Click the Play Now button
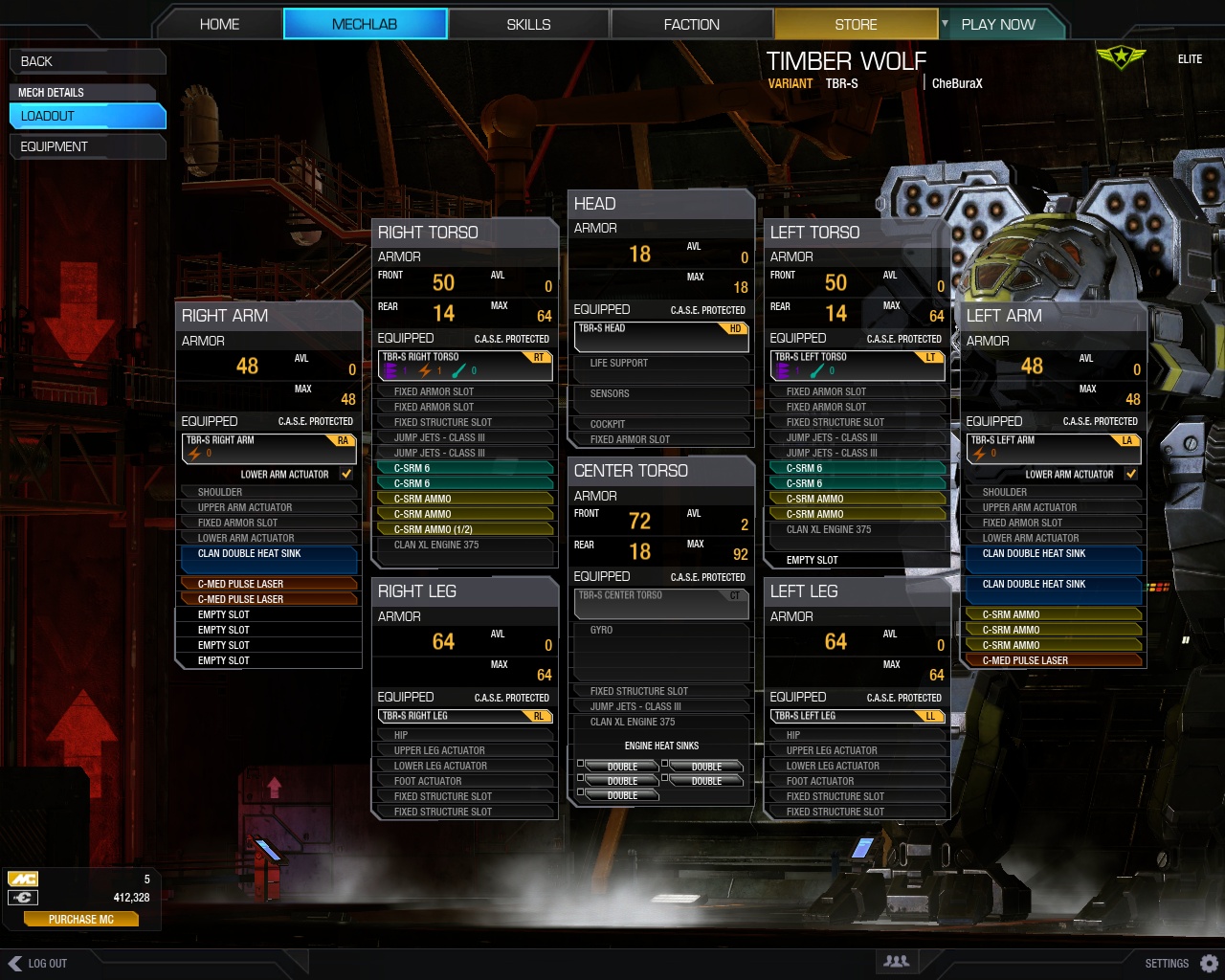This screenshot has width=1225, height=980. [x=998, y=24]
